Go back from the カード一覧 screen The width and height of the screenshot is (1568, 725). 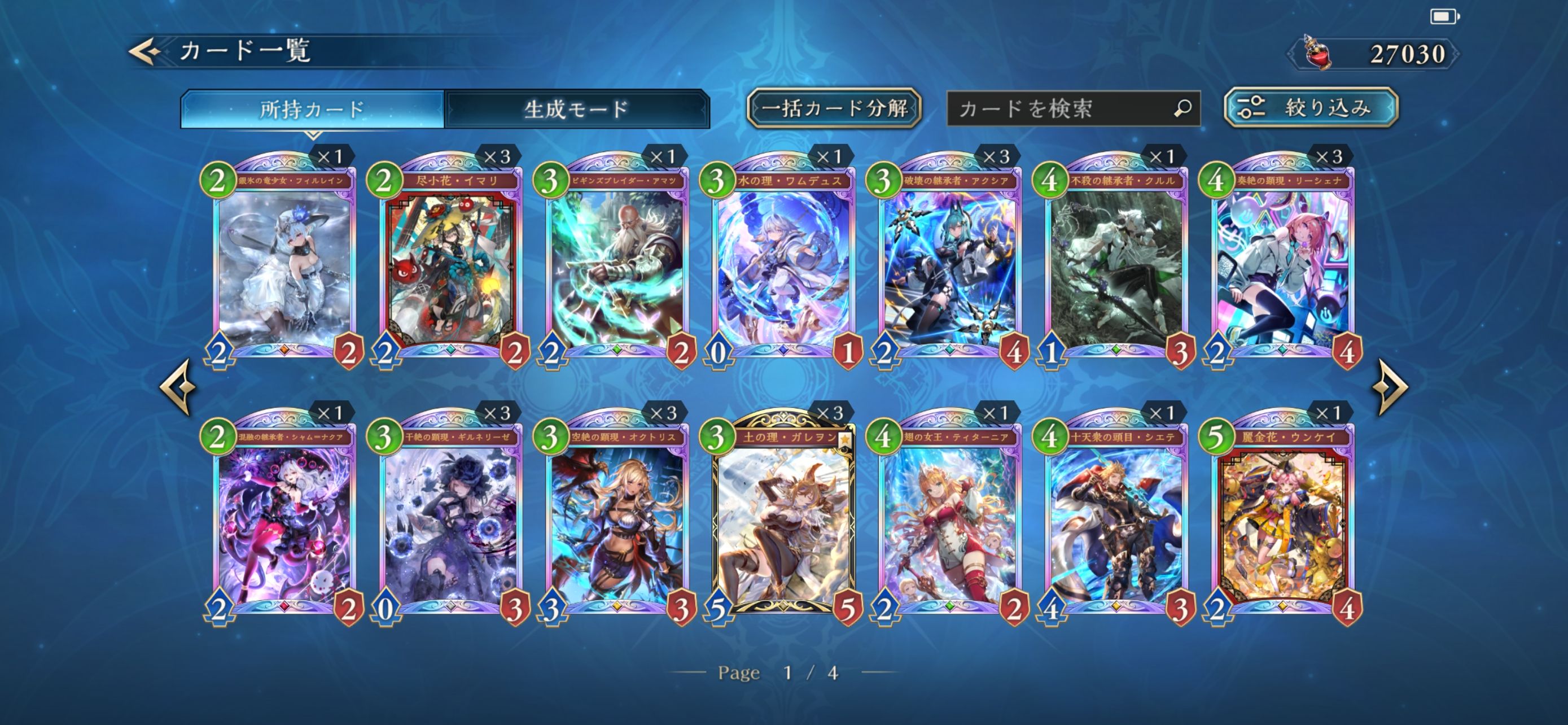[144, 51]
